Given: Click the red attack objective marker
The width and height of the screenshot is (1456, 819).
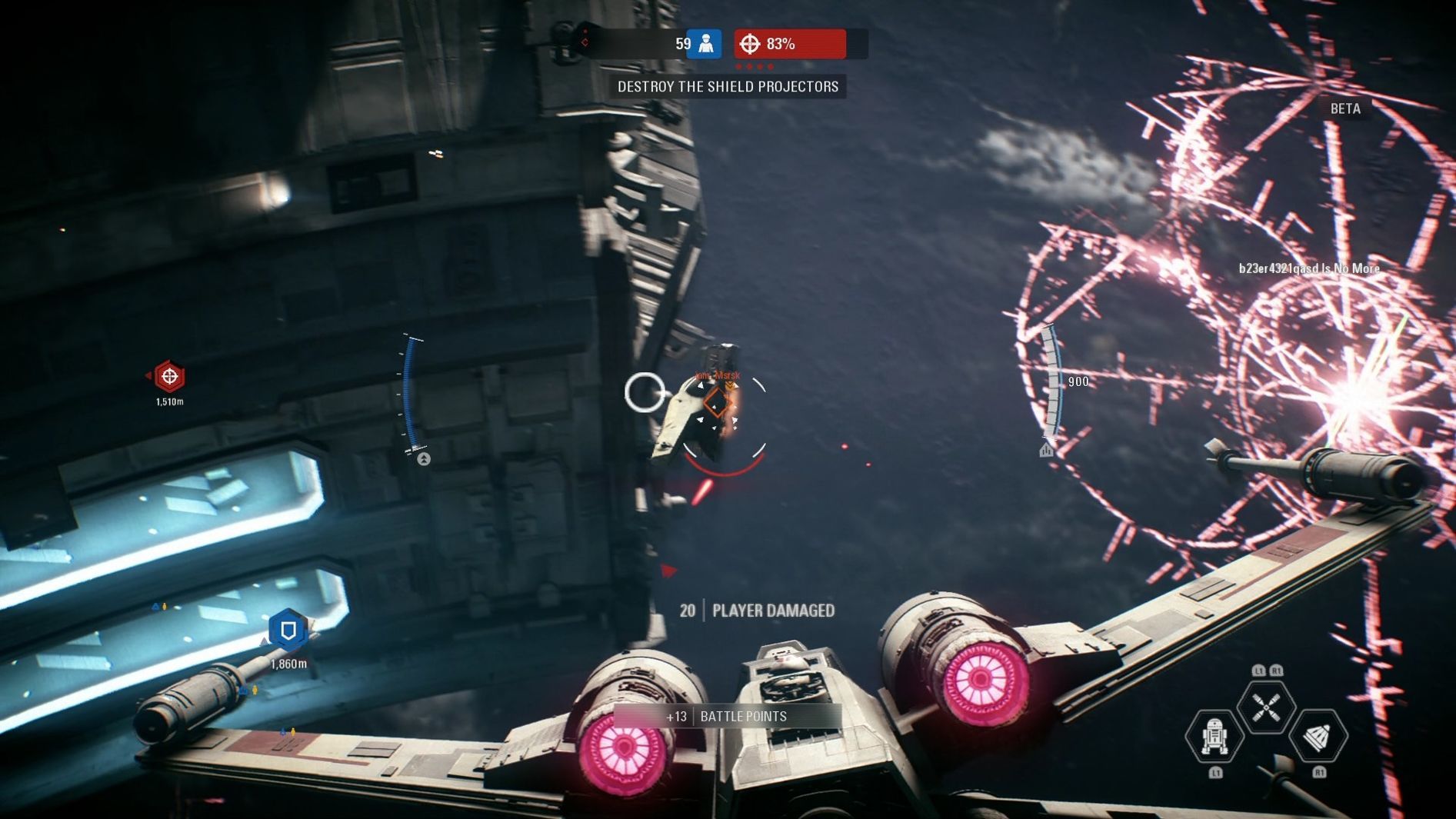Looking at the screenshot, I should tap(169, 377).
